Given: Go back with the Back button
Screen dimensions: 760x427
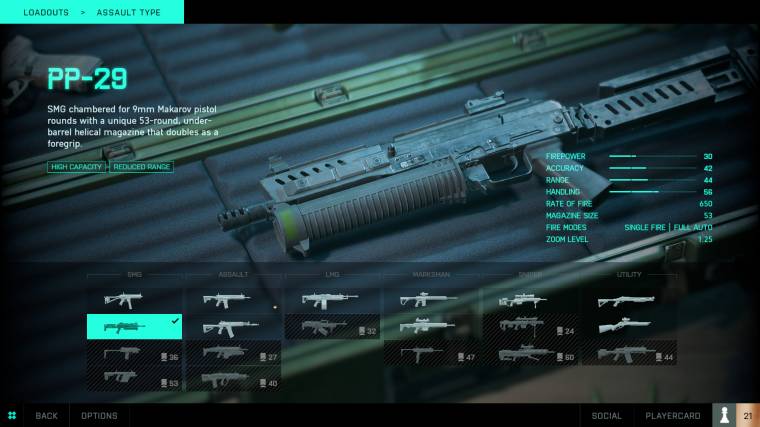Looking at the screenshot, I should 46,415.
